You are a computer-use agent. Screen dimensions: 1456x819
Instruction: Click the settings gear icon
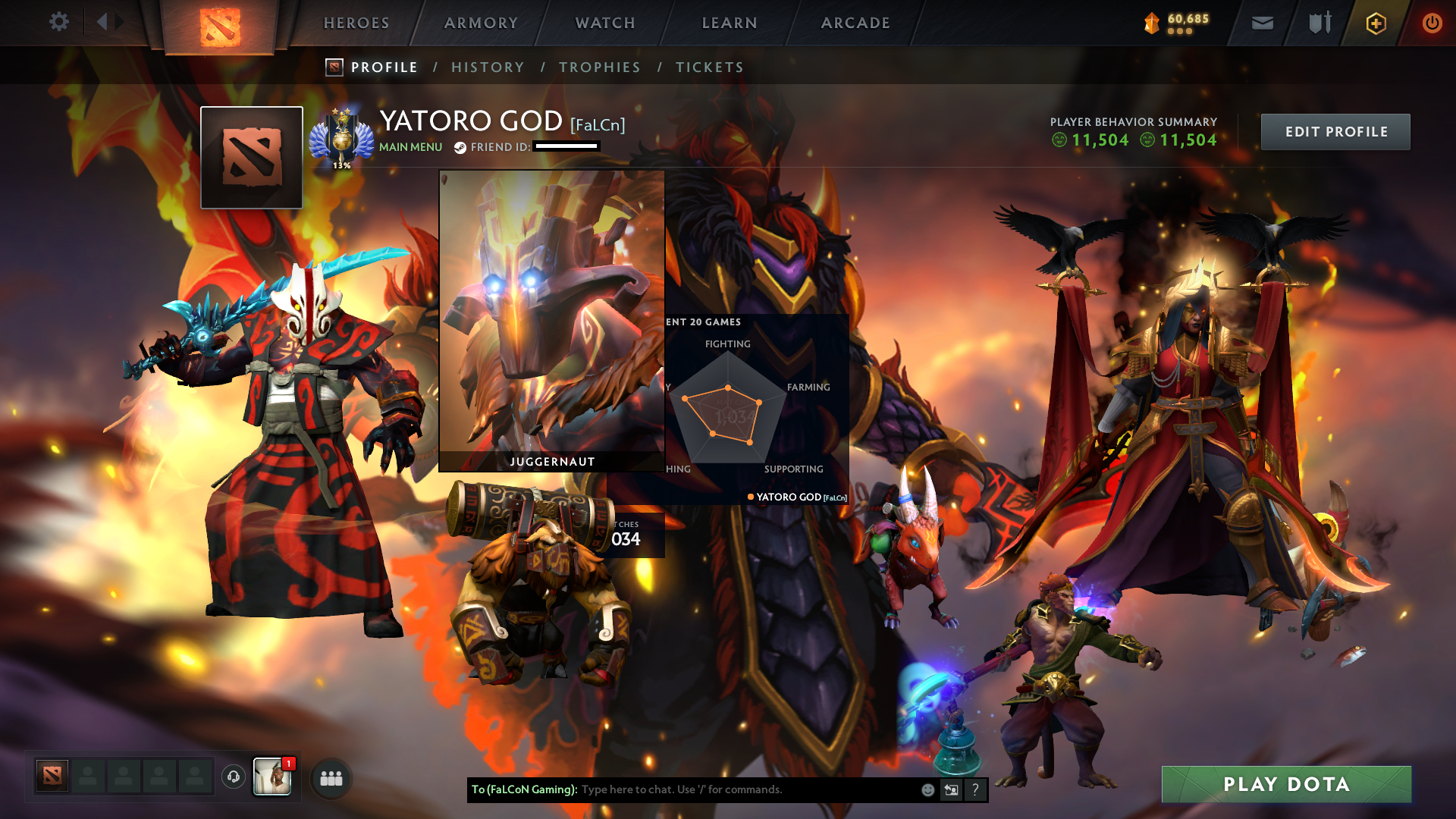pyautogui.click(x=59, y=22)
